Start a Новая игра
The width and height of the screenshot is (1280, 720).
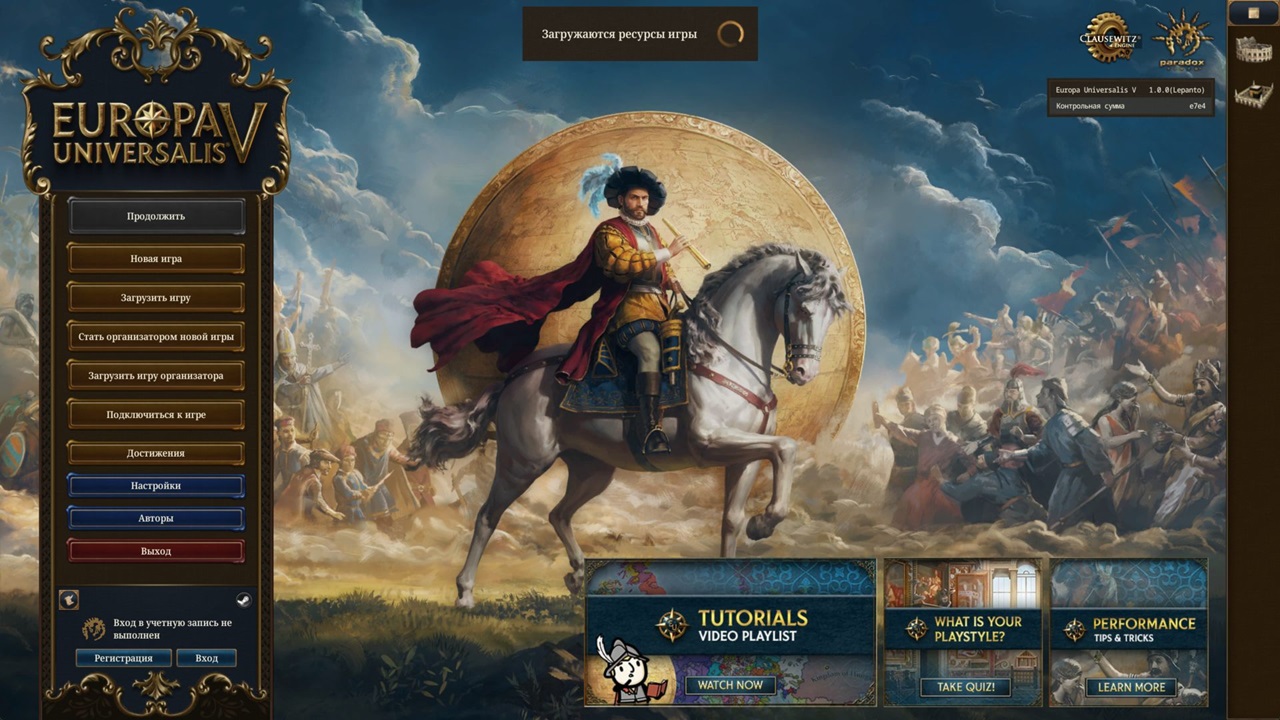(x=154, y=257)
